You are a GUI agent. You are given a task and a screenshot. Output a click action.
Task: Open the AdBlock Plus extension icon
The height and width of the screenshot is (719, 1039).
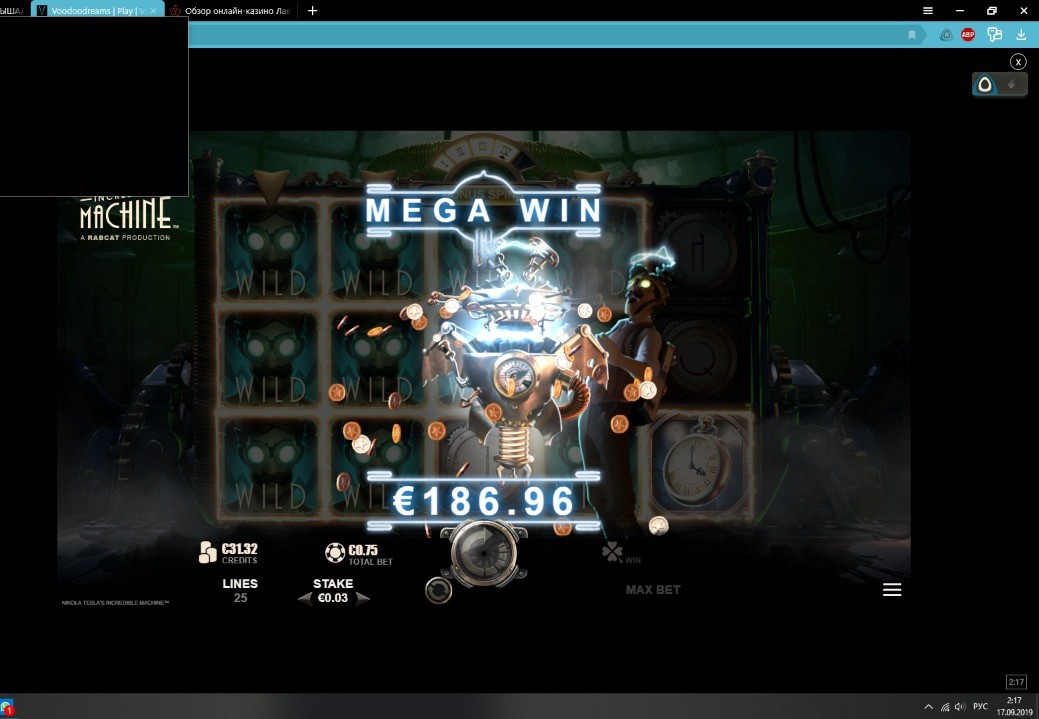968,35
